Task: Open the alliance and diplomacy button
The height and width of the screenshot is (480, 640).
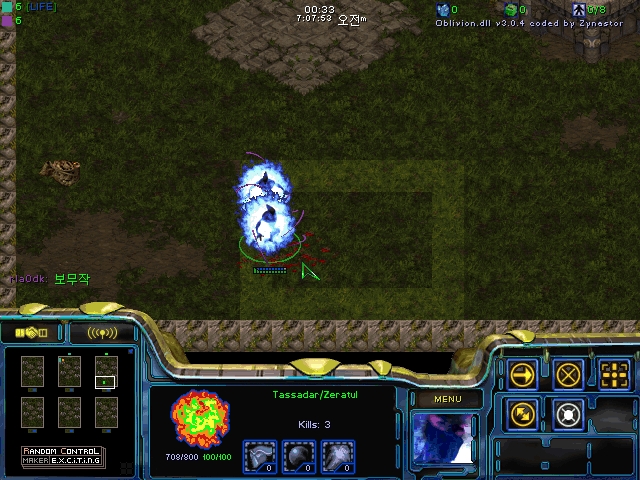Action: pos(33,333)
